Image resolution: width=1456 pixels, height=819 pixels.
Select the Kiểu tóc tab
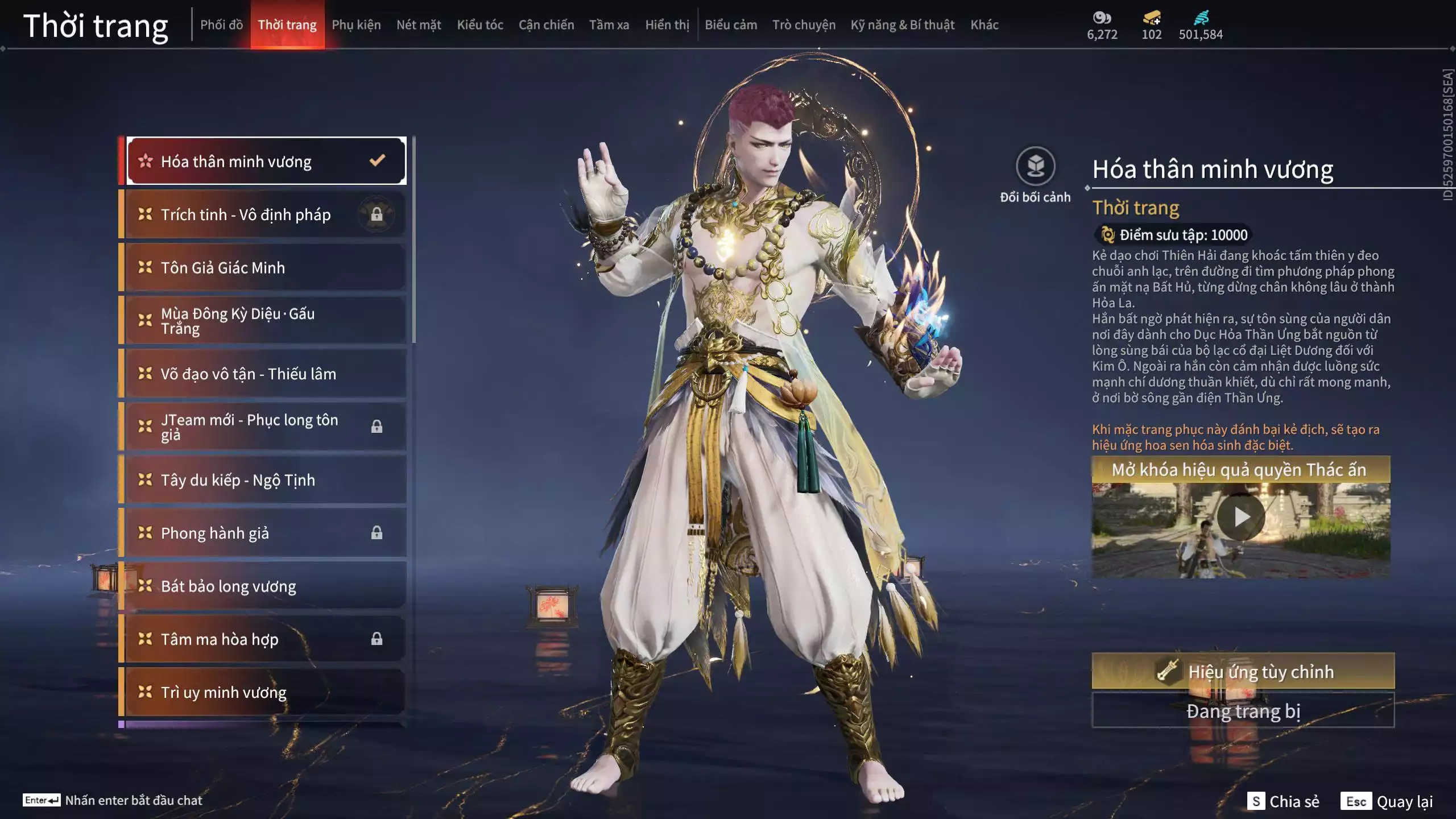pos(480,25)
